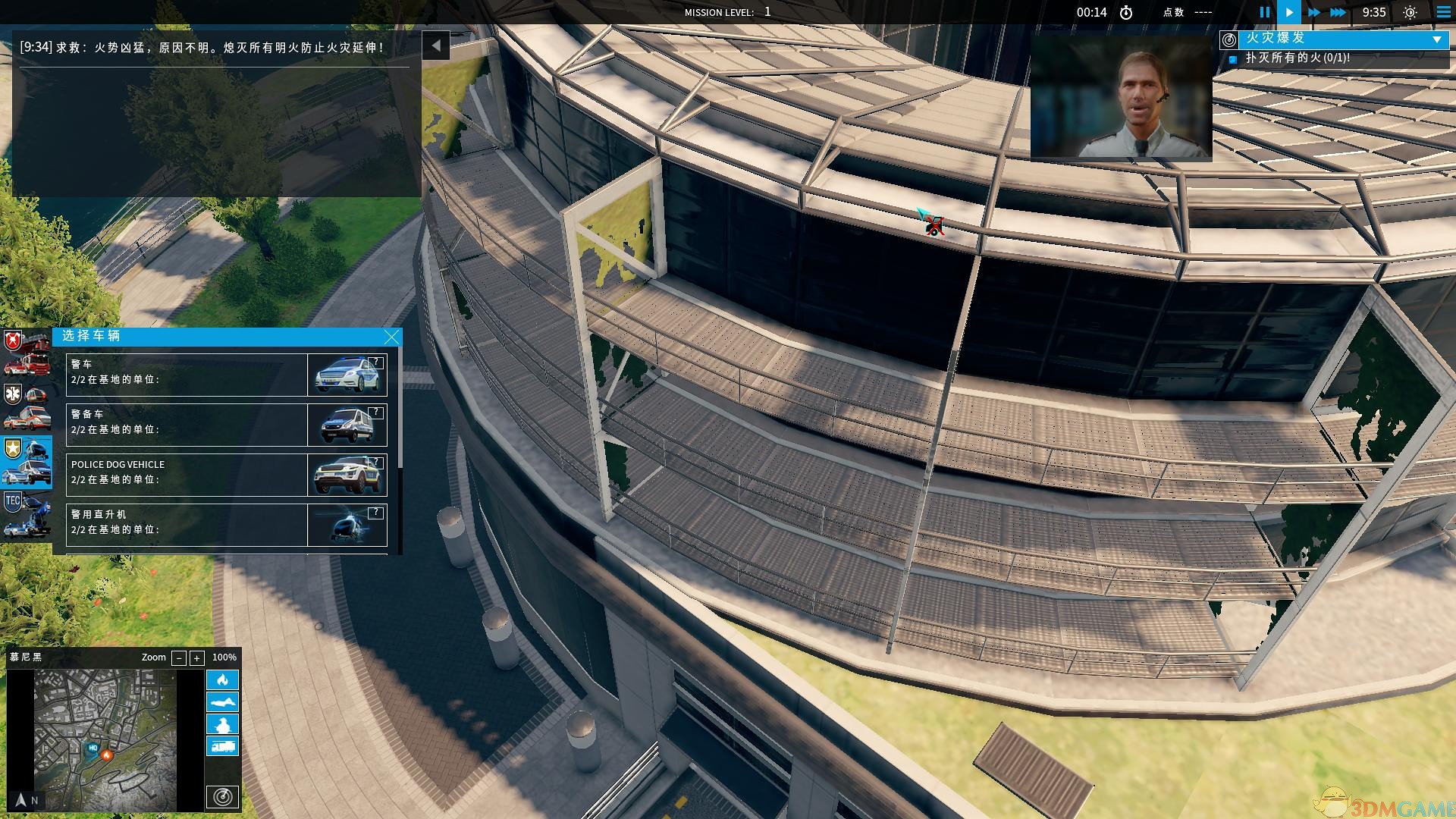Image resolution: width=1456 pixels, height=819 pixels.
Task: Click the minimap zoom-in plus button
Action: point(196,658)
